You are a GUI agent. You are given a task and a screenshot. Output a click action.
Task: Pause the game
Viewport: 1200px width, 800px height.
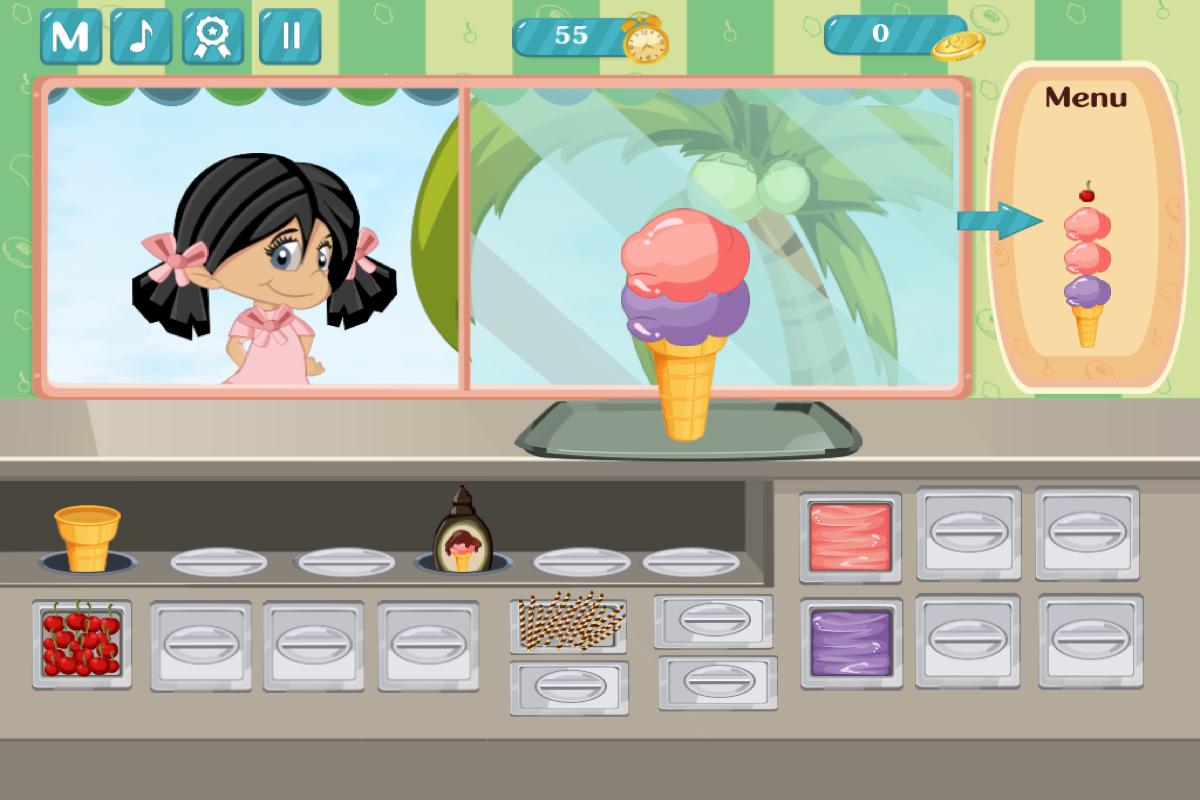point(290,37)
